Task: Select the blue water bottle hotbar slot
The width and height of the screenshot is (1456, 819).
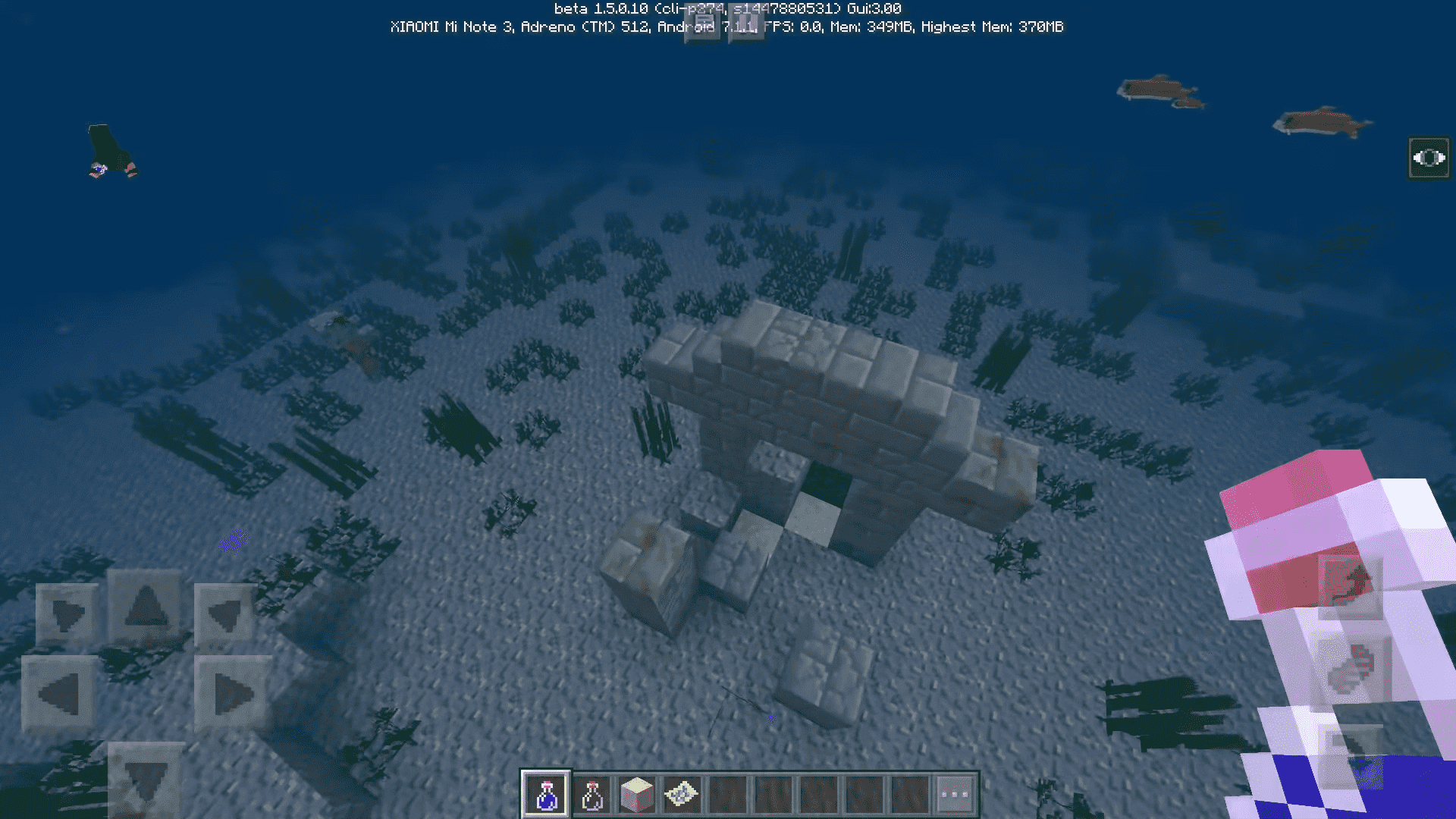Action: pos(545,794)
